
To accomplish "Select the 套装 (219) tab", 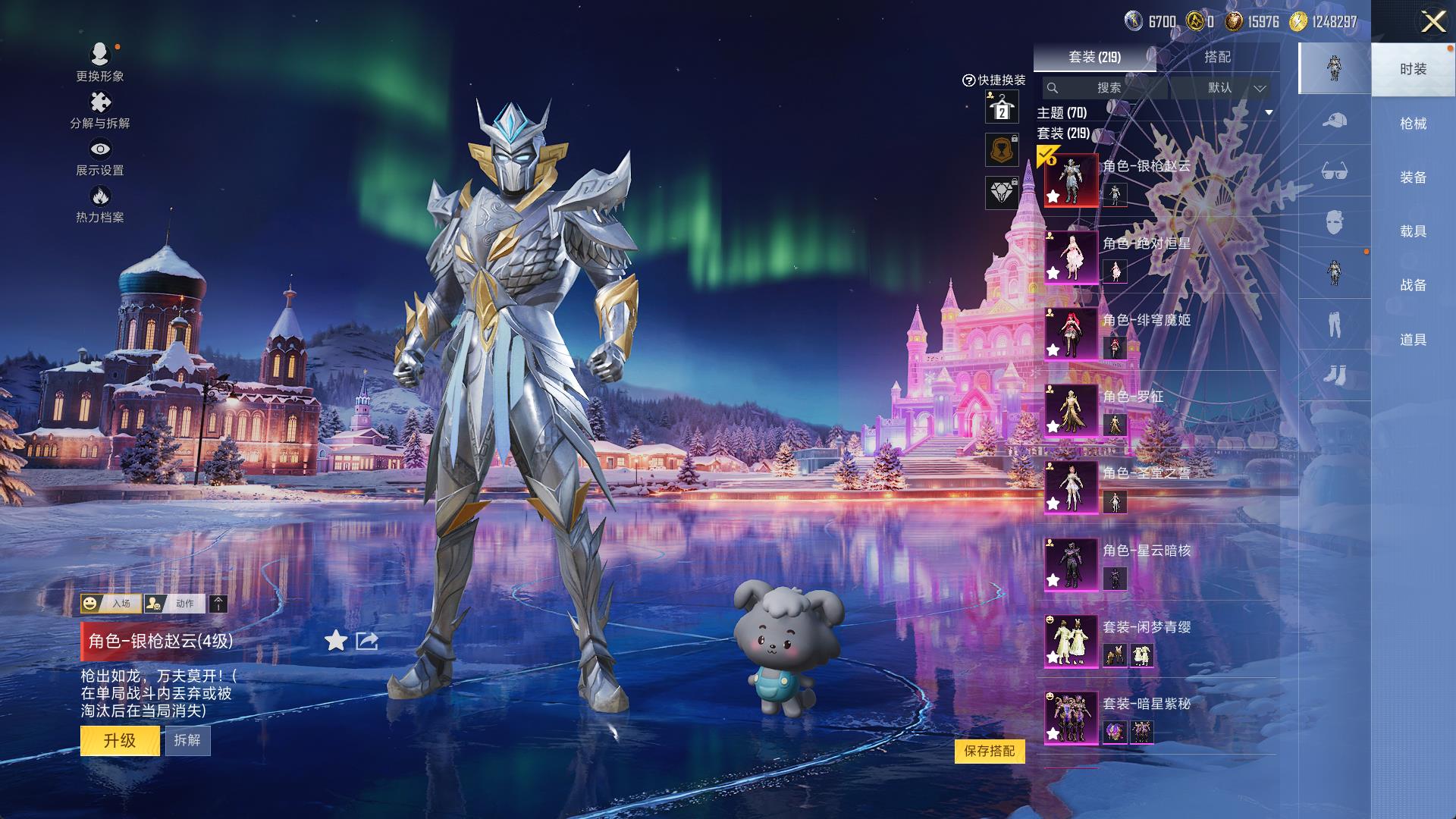I will 1094,57.
